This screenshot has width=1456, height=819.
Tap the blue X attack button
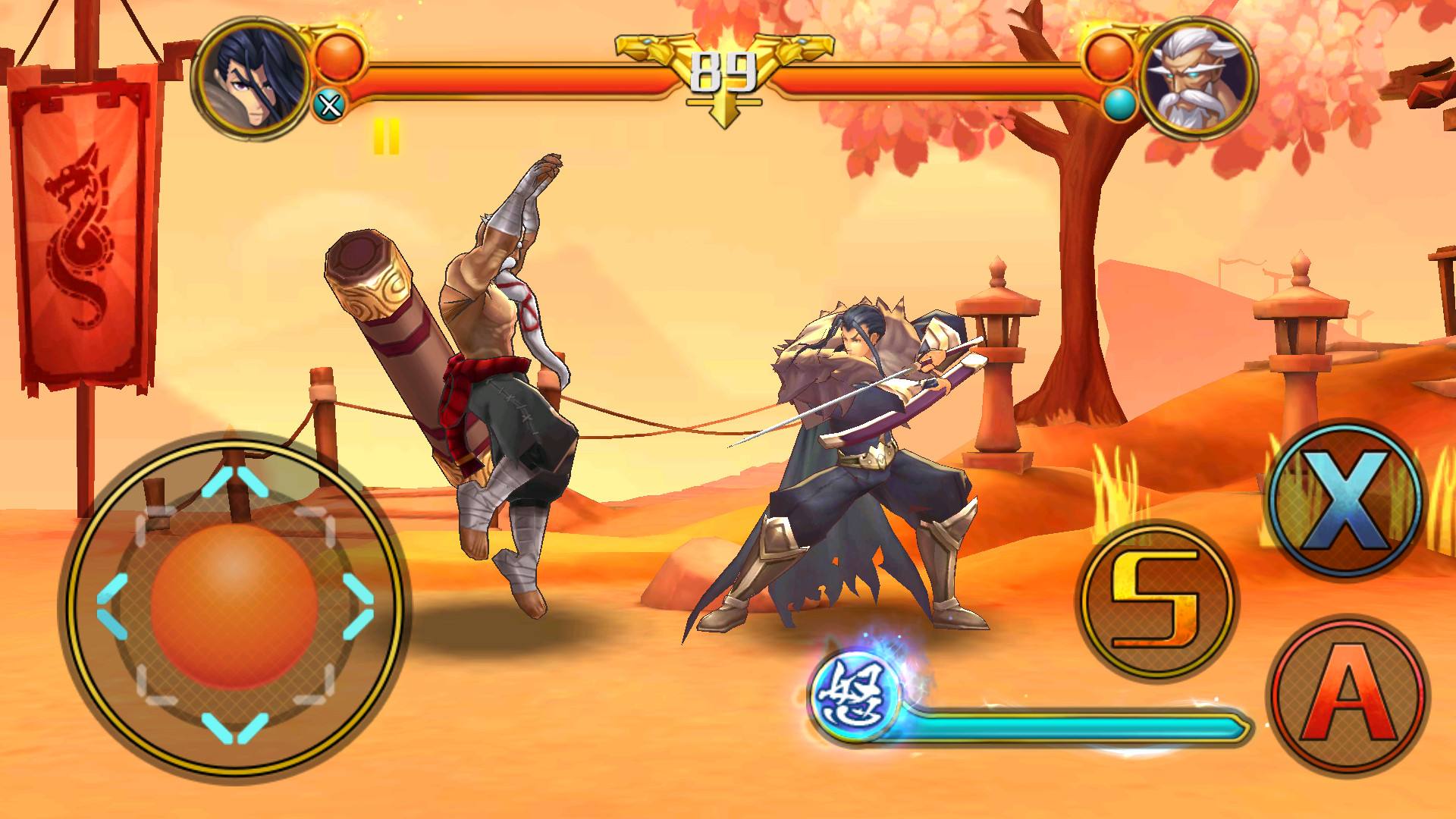[1343, 496]
